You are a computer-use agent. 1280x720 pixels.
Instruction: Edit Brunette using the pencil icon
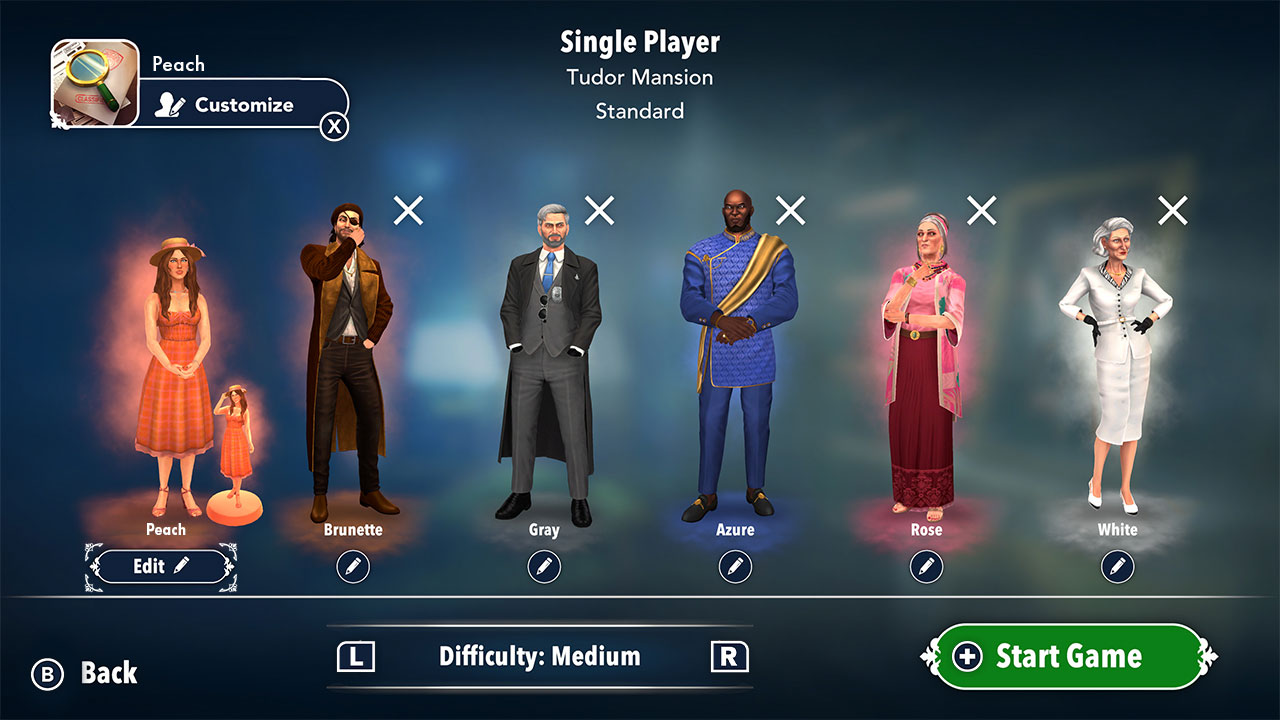coord(352,565)
